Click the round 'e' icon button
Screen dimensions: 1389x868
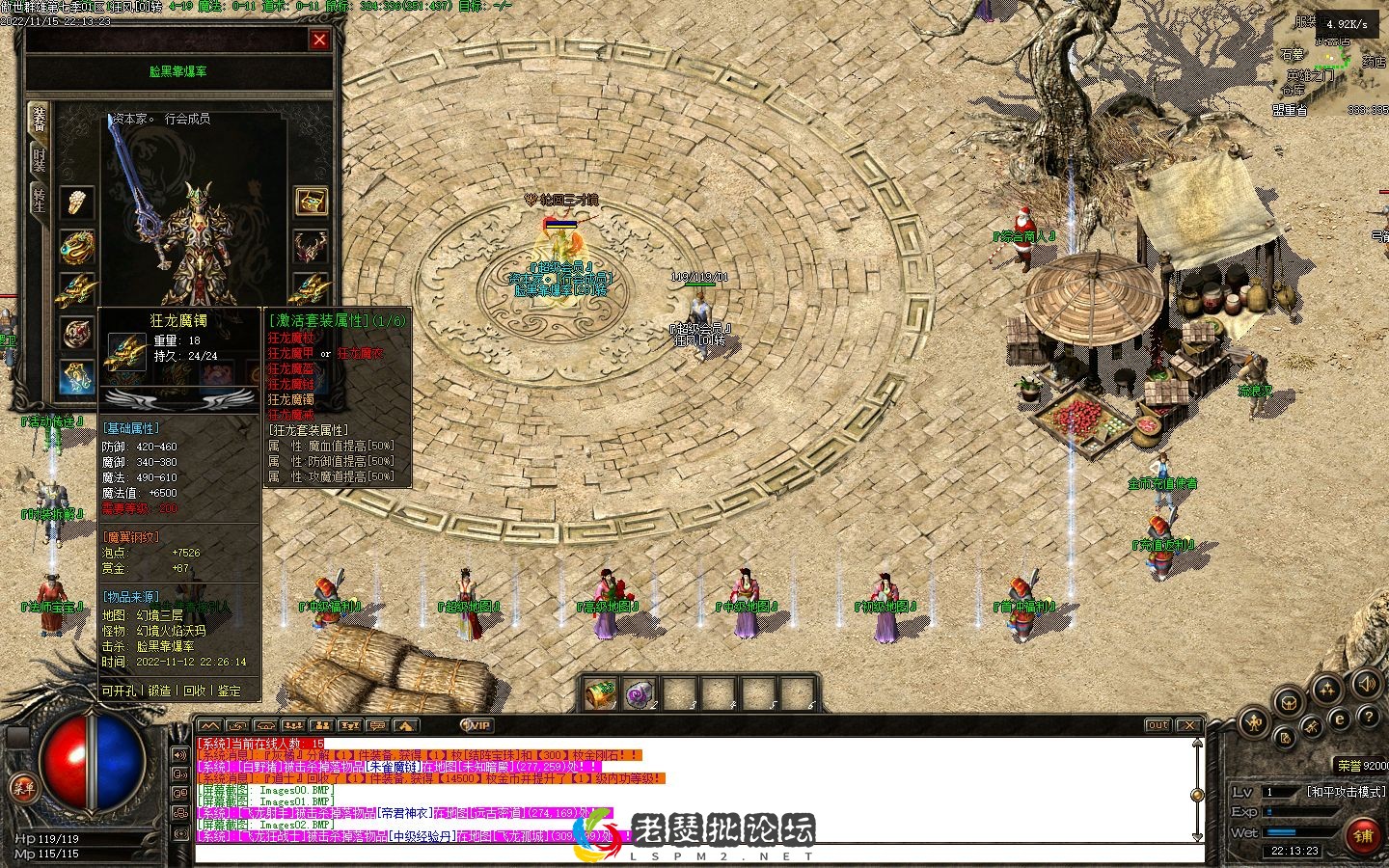(x=1340, y=719)
